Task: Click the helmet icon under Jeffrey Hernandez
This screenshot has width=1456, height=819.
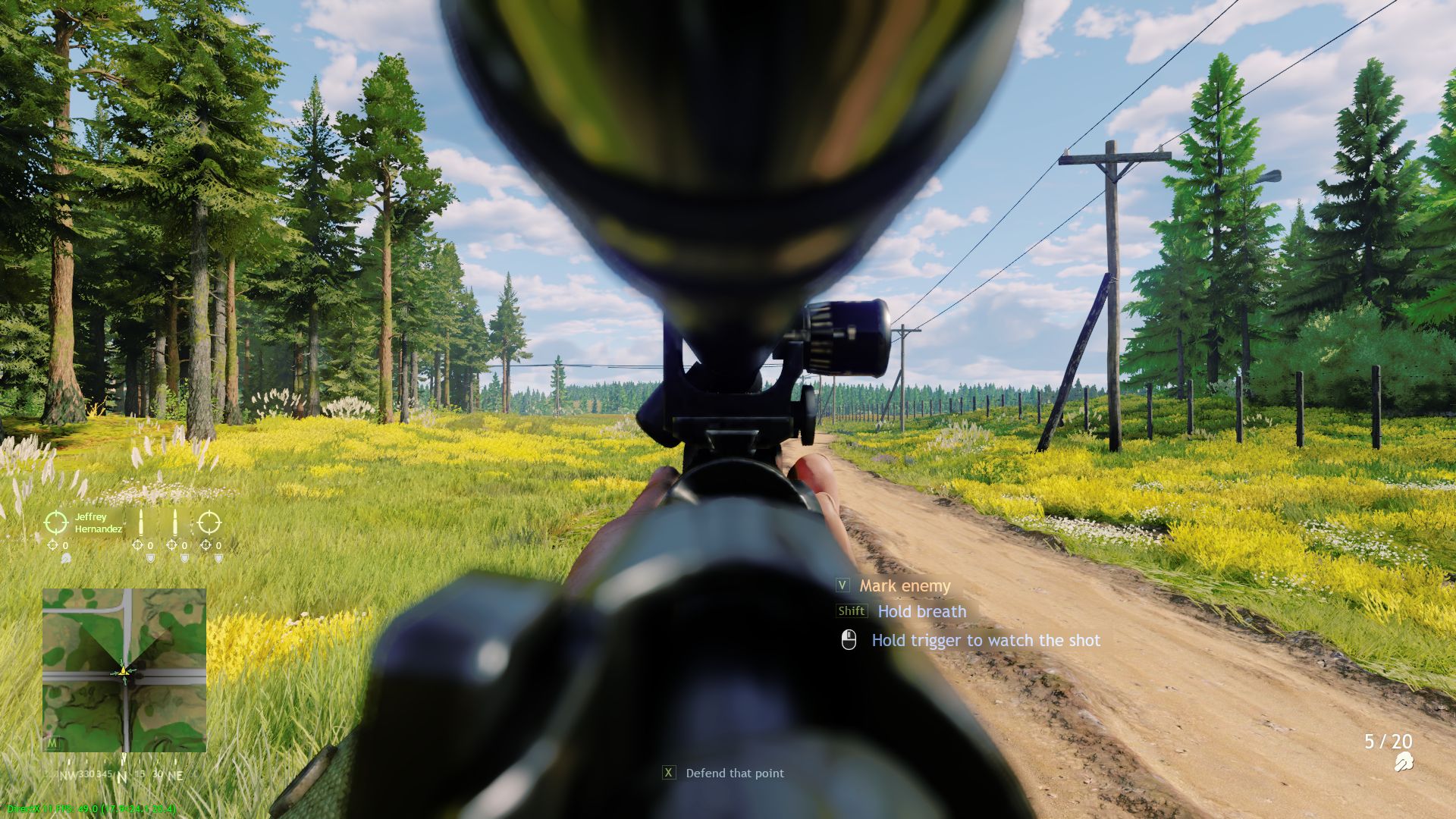Action: pyautogui.click(x=66, y=559)
